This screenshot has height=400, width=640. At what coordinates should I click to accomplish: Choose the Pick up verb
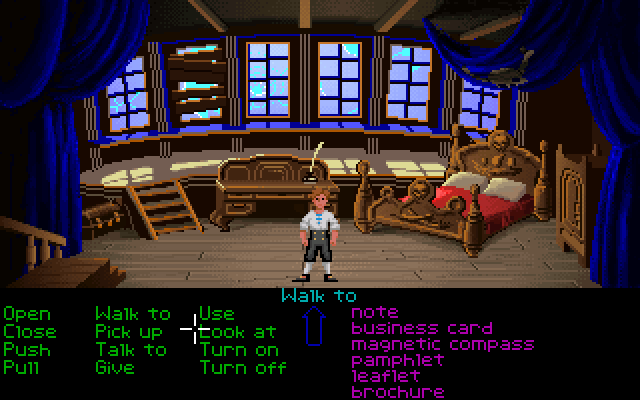[x=128, y=331]
